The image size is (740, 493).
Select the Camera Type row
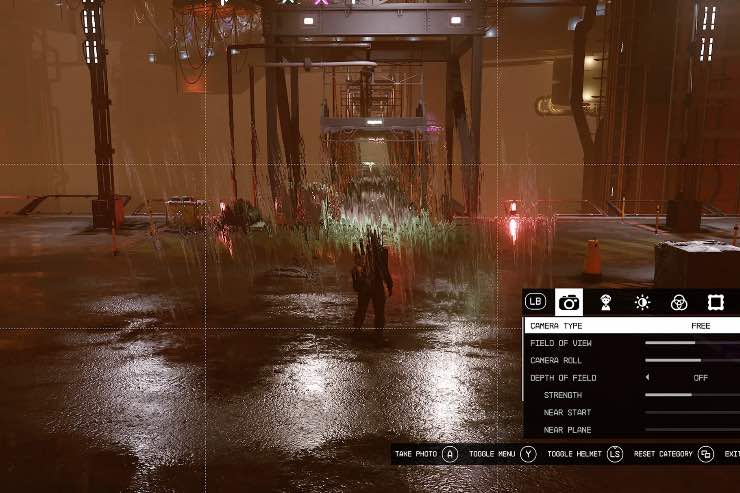[x=632, y=326]
